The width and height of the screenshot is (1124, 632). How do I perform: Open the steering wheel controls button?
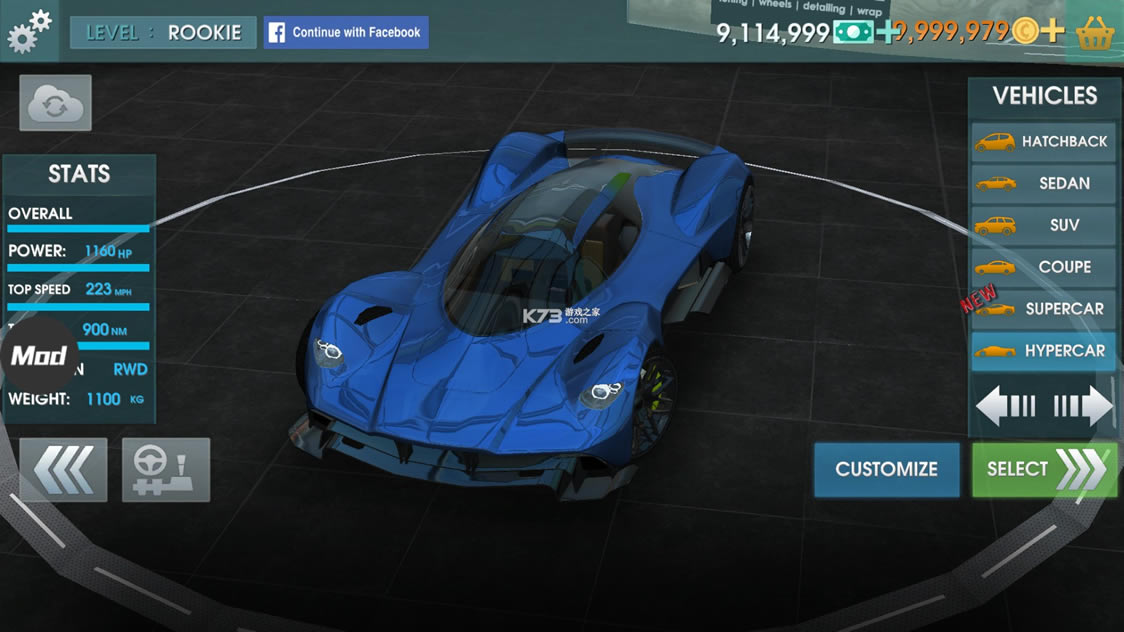click(x=166, y=469)
